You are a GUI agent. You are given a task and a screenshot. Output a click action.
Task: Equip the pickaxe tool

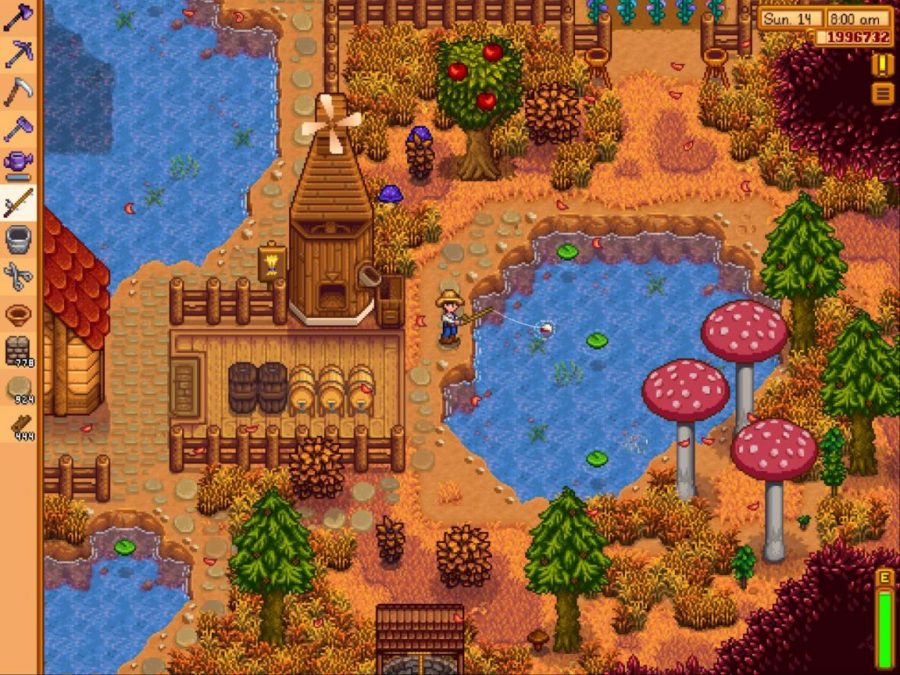tap(19, 53)
